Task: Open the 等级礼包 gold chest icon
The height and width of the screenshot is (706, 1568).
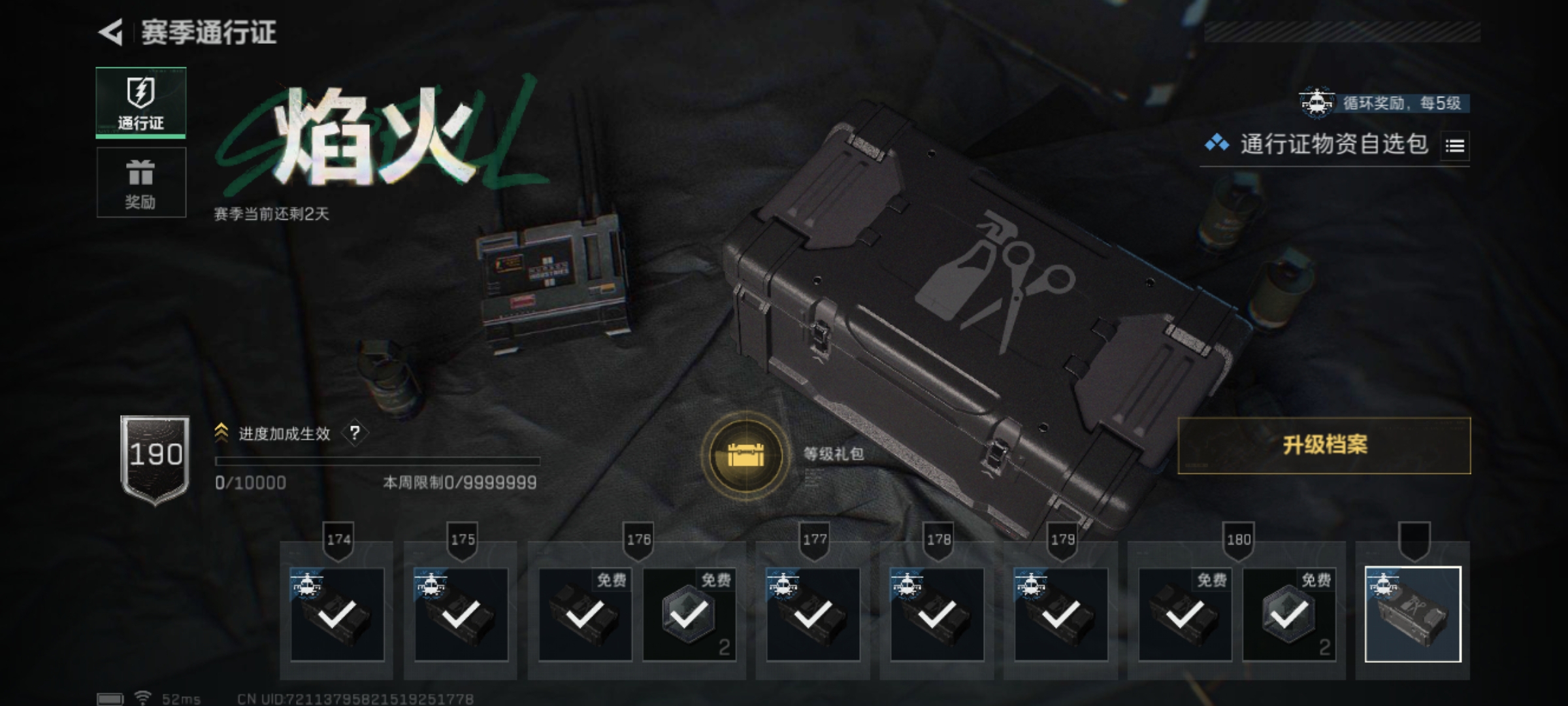Action: 745,455
